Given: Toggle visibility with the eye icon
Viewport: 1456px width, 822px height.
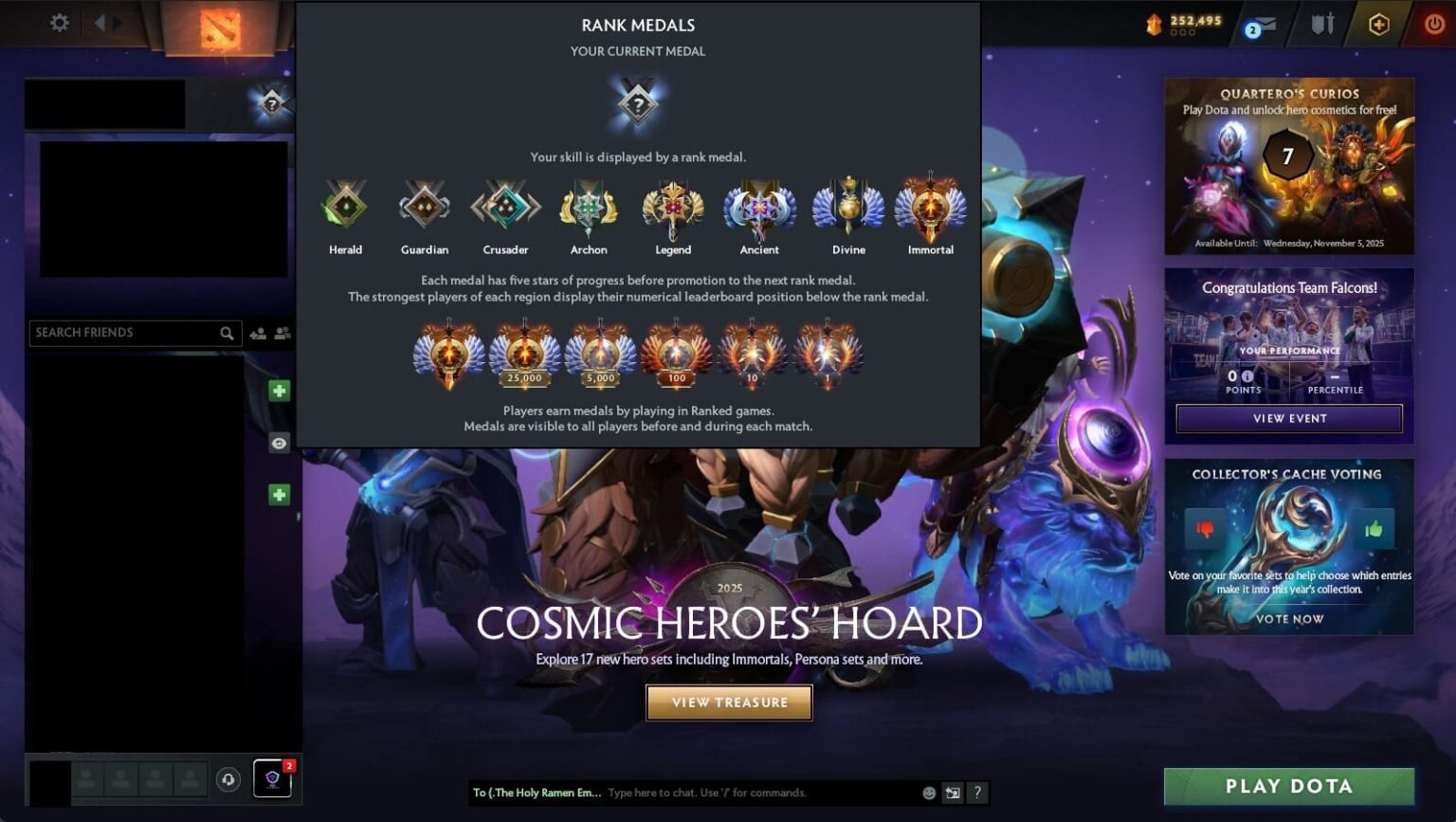Looking at the screenshot, I should tap(279, 443).
